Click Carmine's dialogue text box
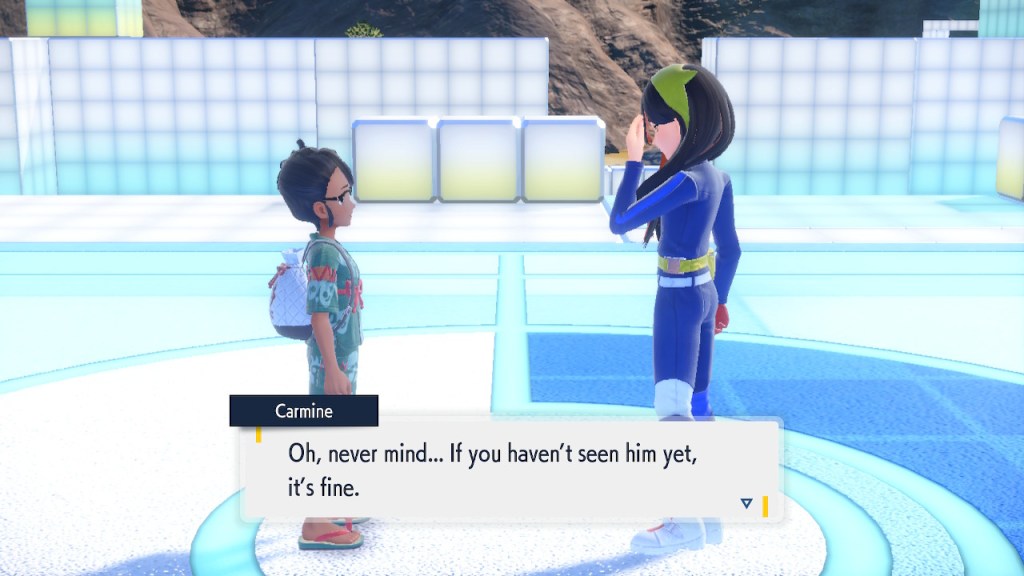The width and height of the screenshot is (1024, 576). [510, 470]
